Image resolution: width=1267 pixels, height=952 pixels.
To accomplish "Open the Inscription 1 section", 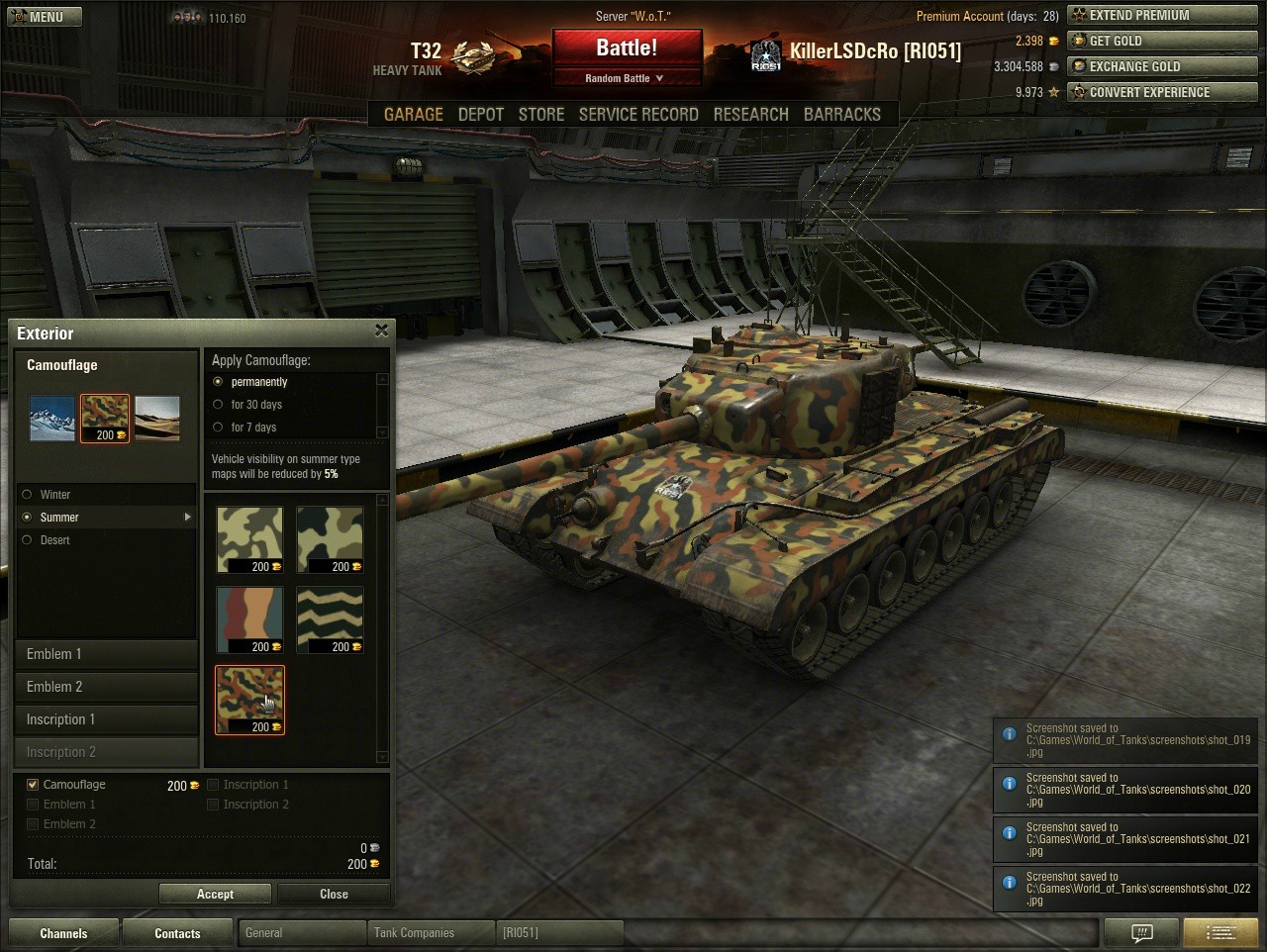I will click(x=106, y=719).
